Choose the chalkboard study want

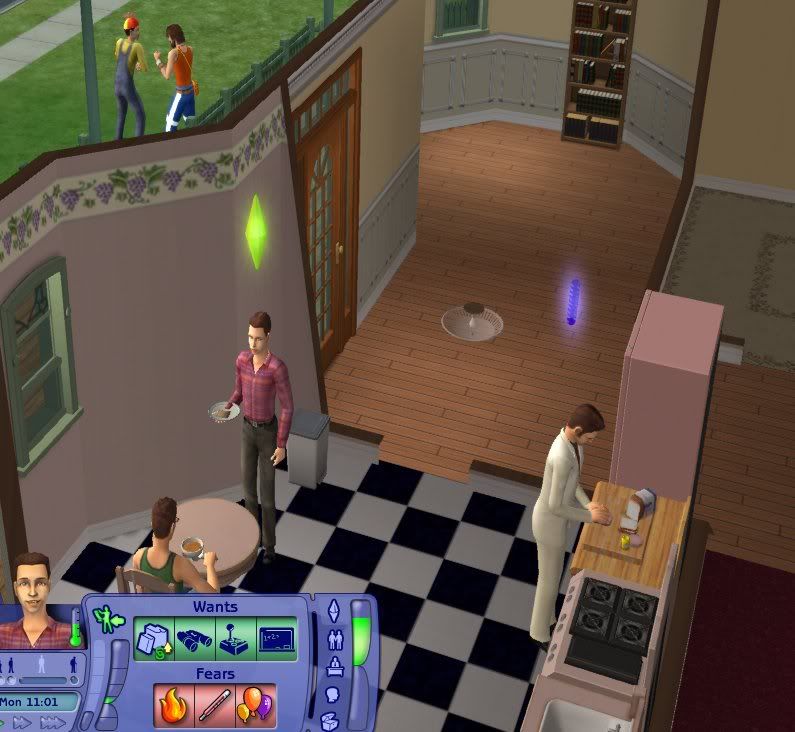[275, 640]
